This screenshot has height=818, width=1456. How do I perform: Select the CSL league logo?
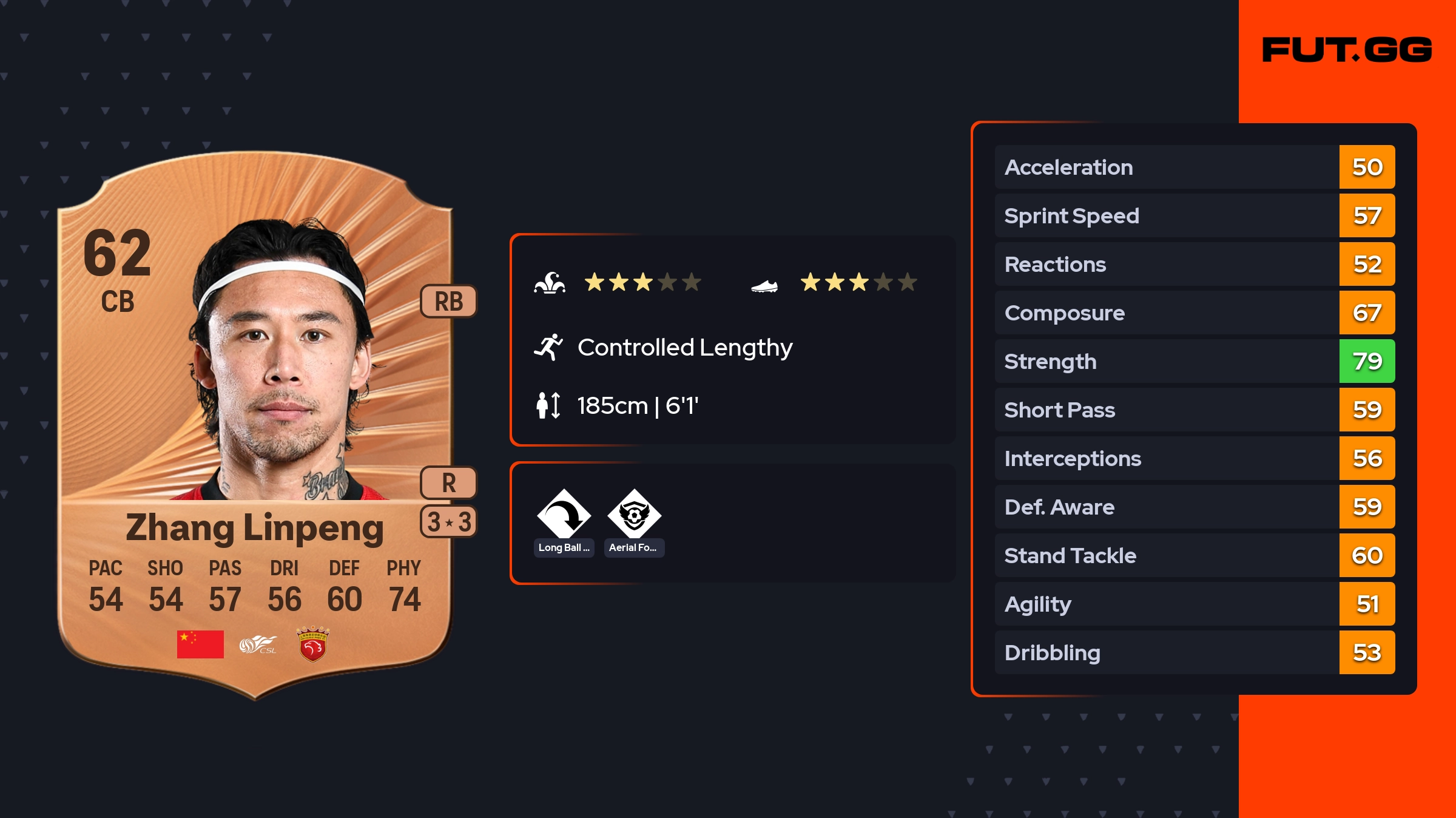(x=257, y=644)
